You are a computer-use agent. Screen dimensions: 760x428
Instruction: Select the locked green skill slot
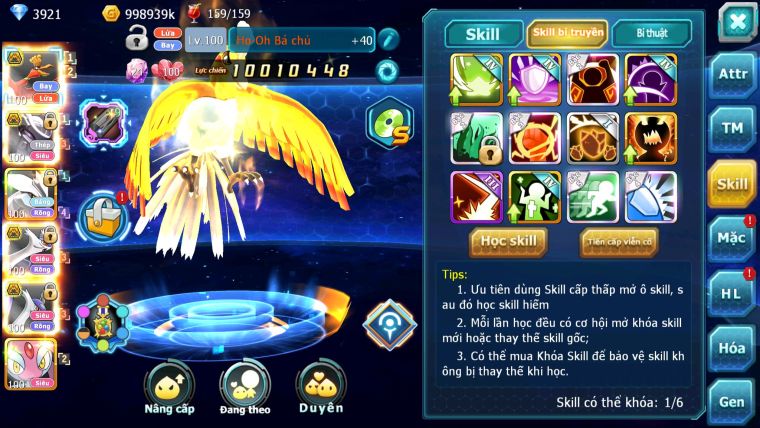pyautogui.click(x=475, y=138)
